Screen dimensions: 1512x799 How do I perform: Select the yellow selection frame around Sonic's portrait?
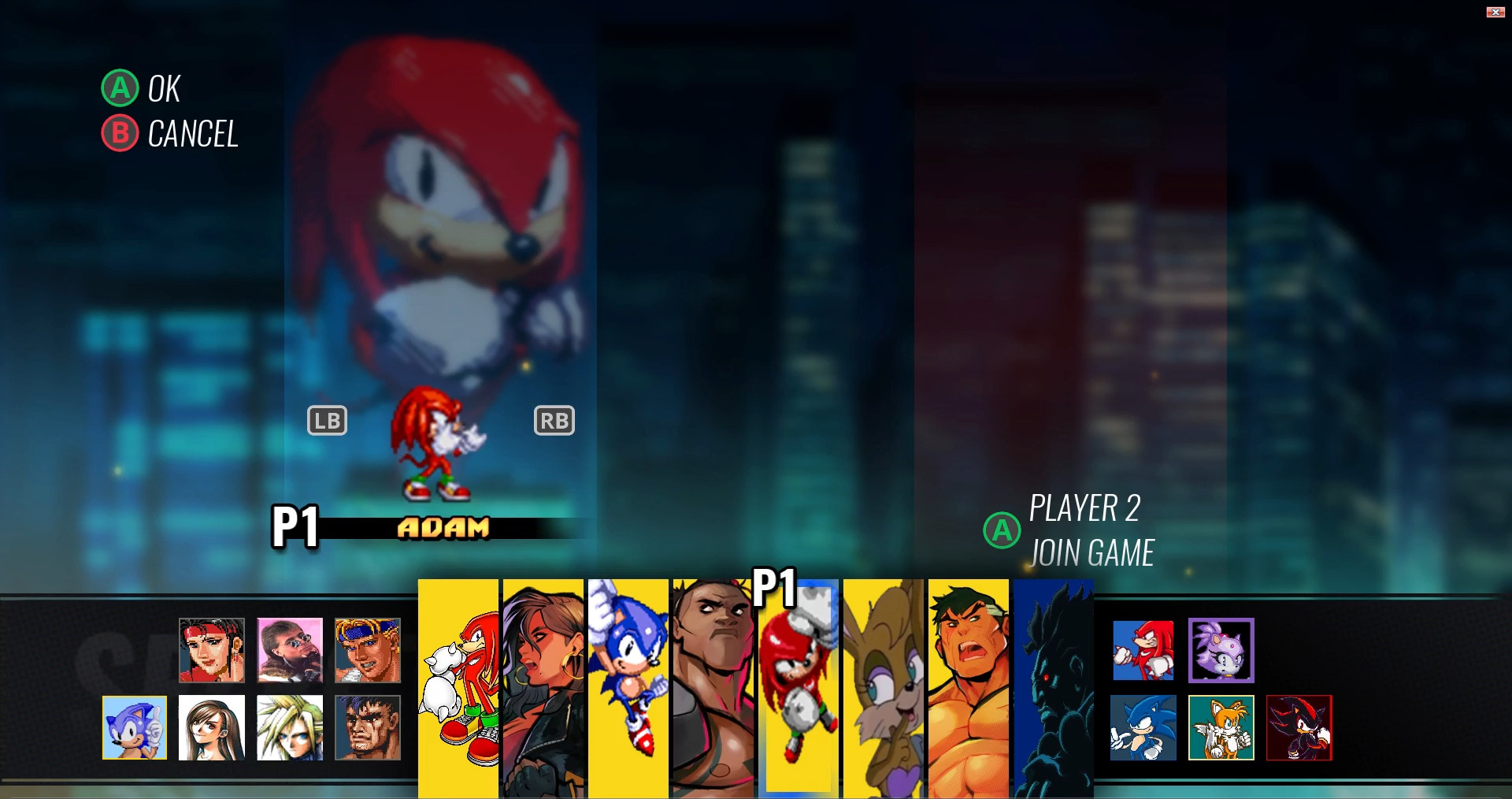click(x=134, y=728)
